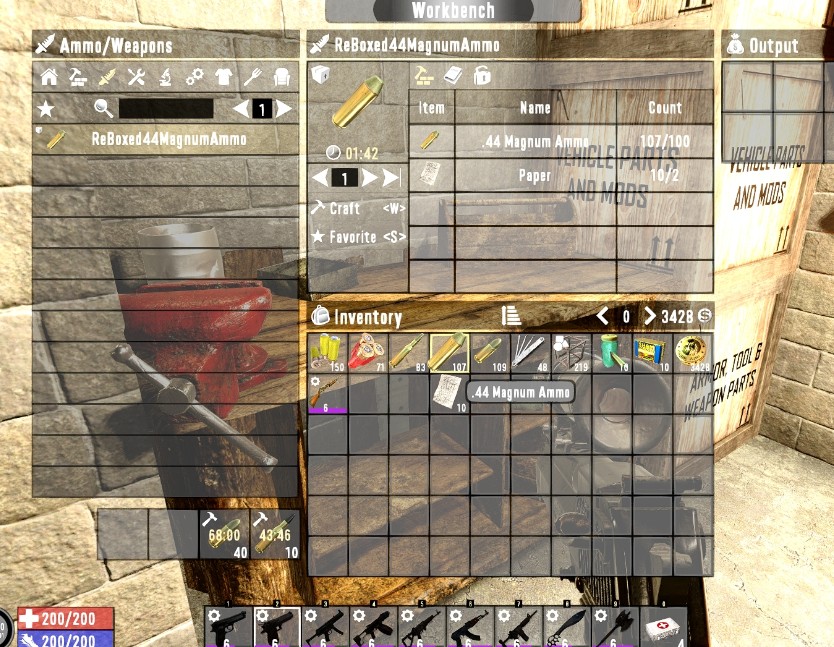Select the first aid kit hotbar slot
Screen dimensions: 834x647
(x=661, y=628)
